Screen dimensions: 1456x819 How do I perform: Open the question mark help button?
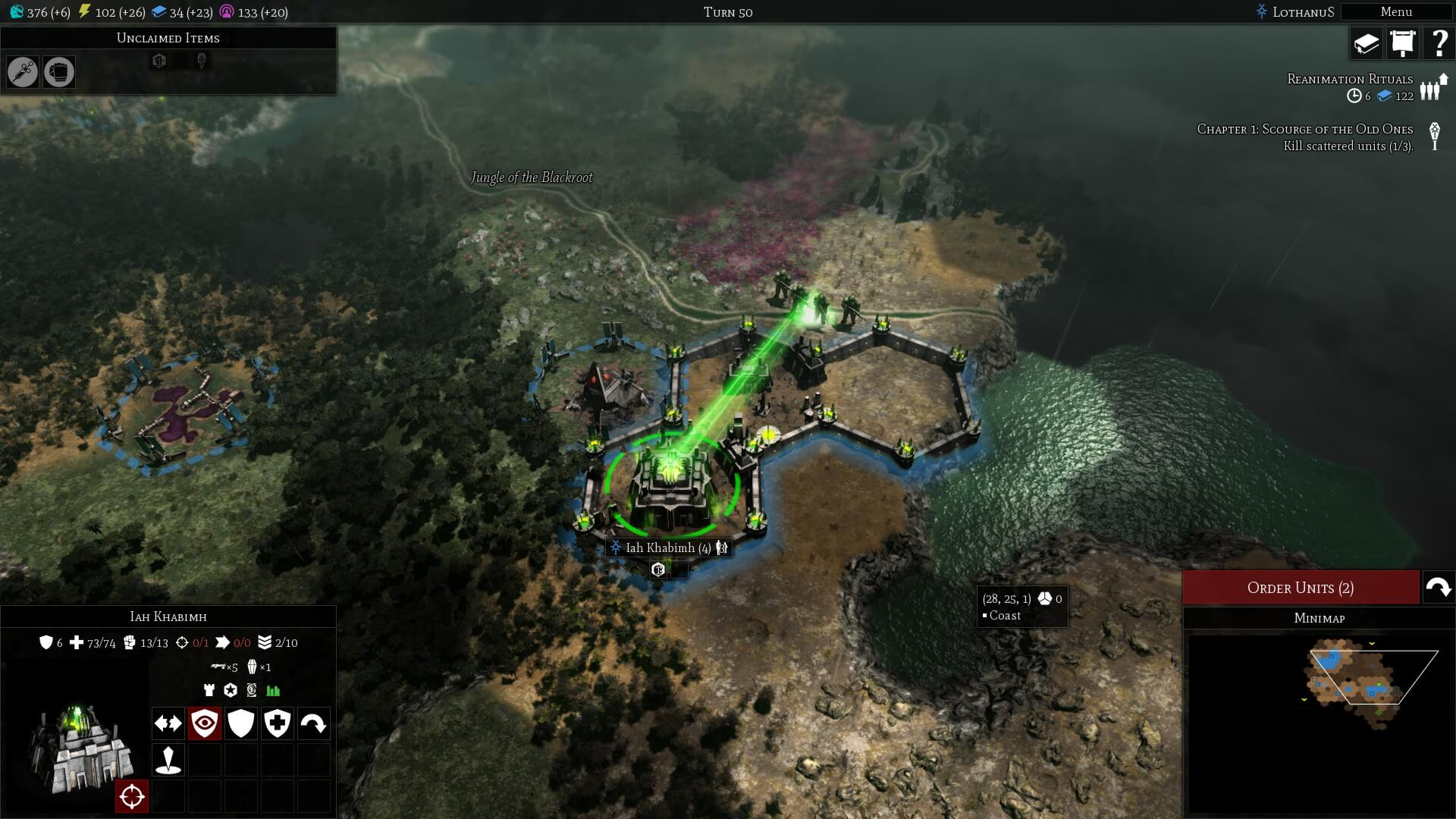point(1438,43)
